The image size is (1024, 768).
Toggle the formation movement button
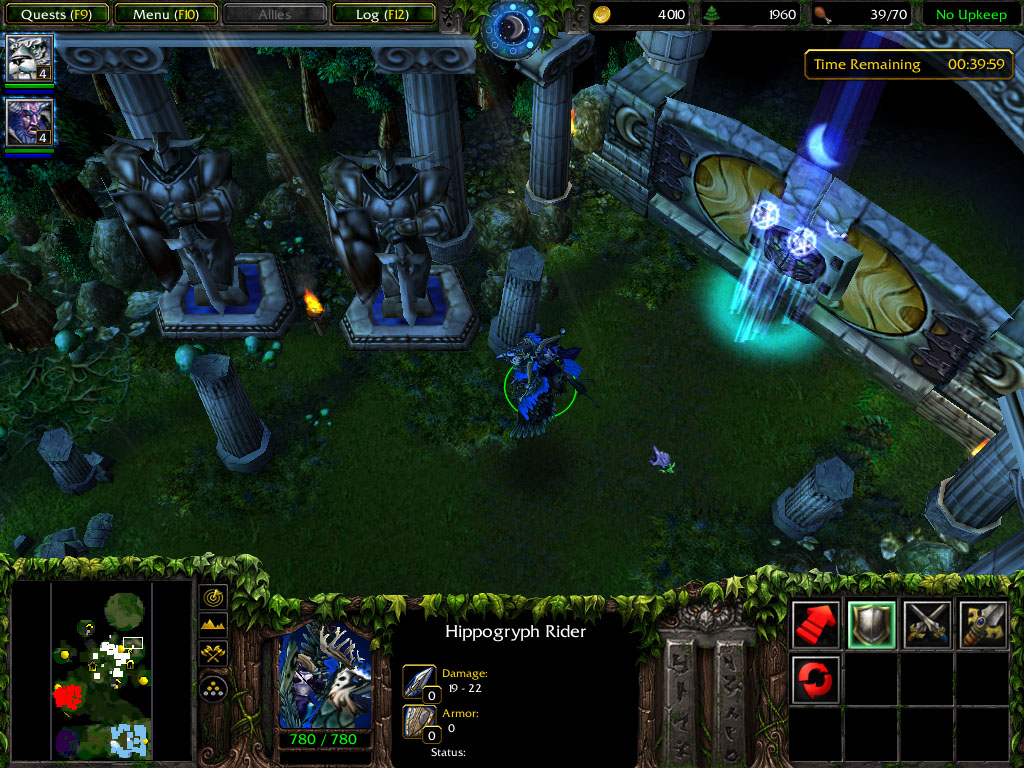[x=214, y=687]
